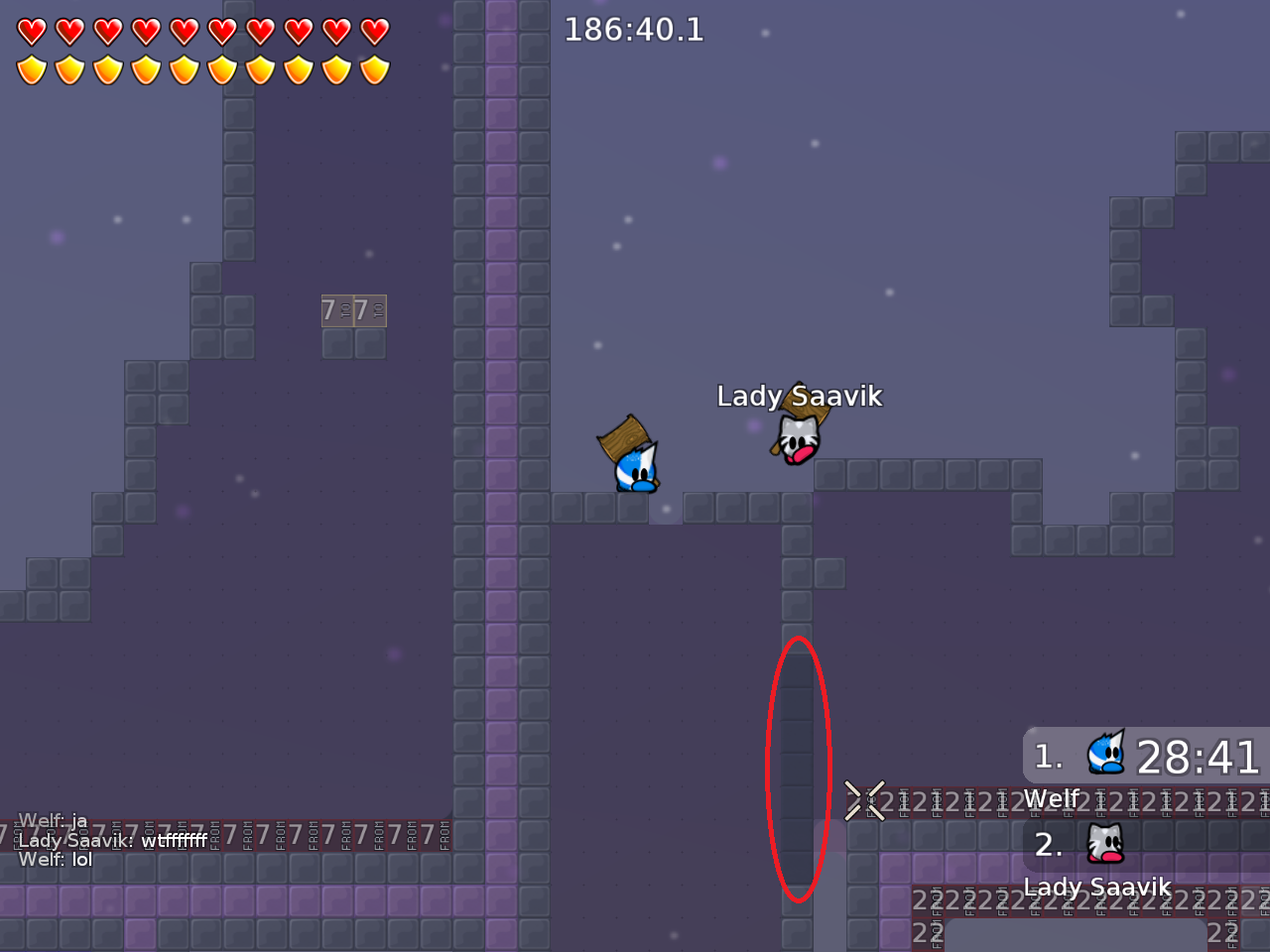This screenshot has width=1270, height=952.
Task: Click the chat message 'Lady Saavik: wtffffffff'
Action: pyautogui.click(x=114, y=840)
